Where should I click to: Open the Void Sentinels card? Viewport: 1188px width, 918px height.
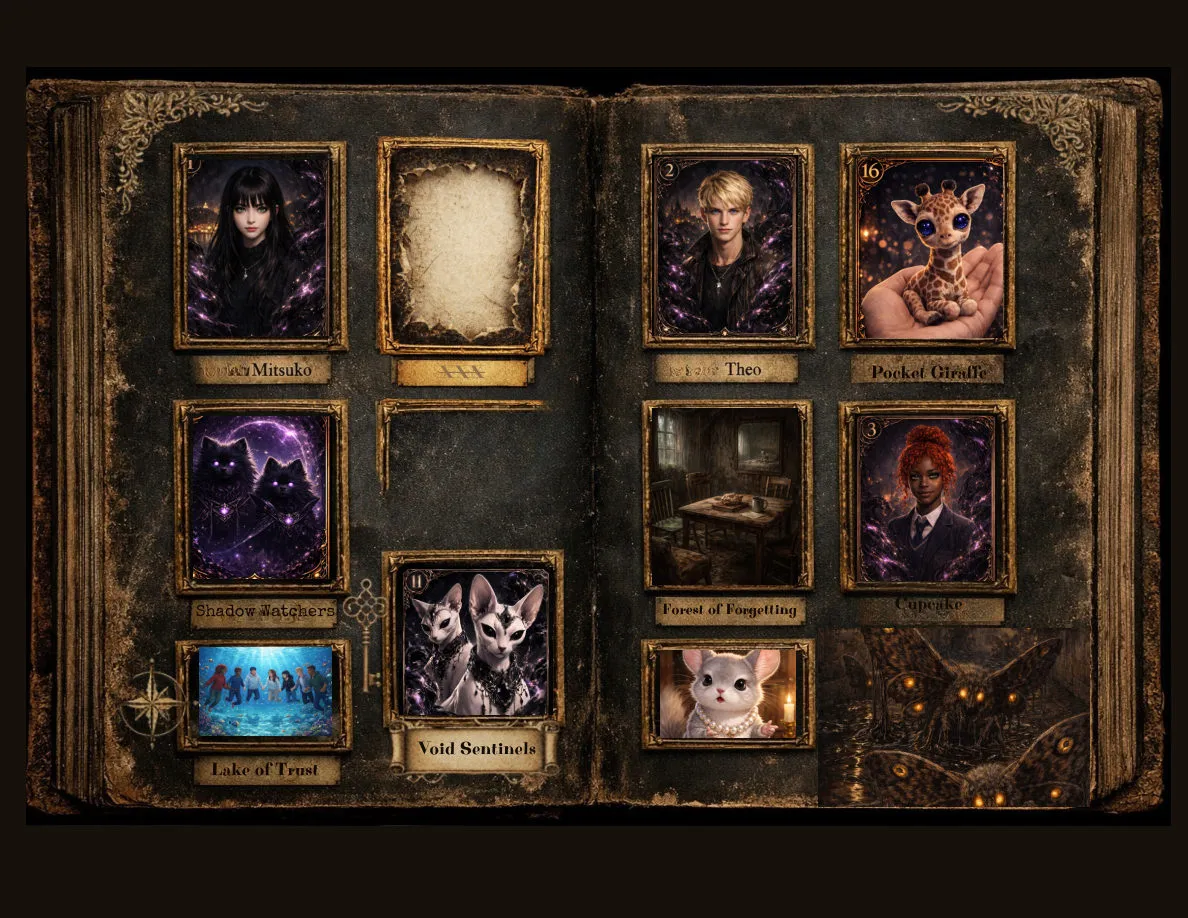(x=474, y=640)
